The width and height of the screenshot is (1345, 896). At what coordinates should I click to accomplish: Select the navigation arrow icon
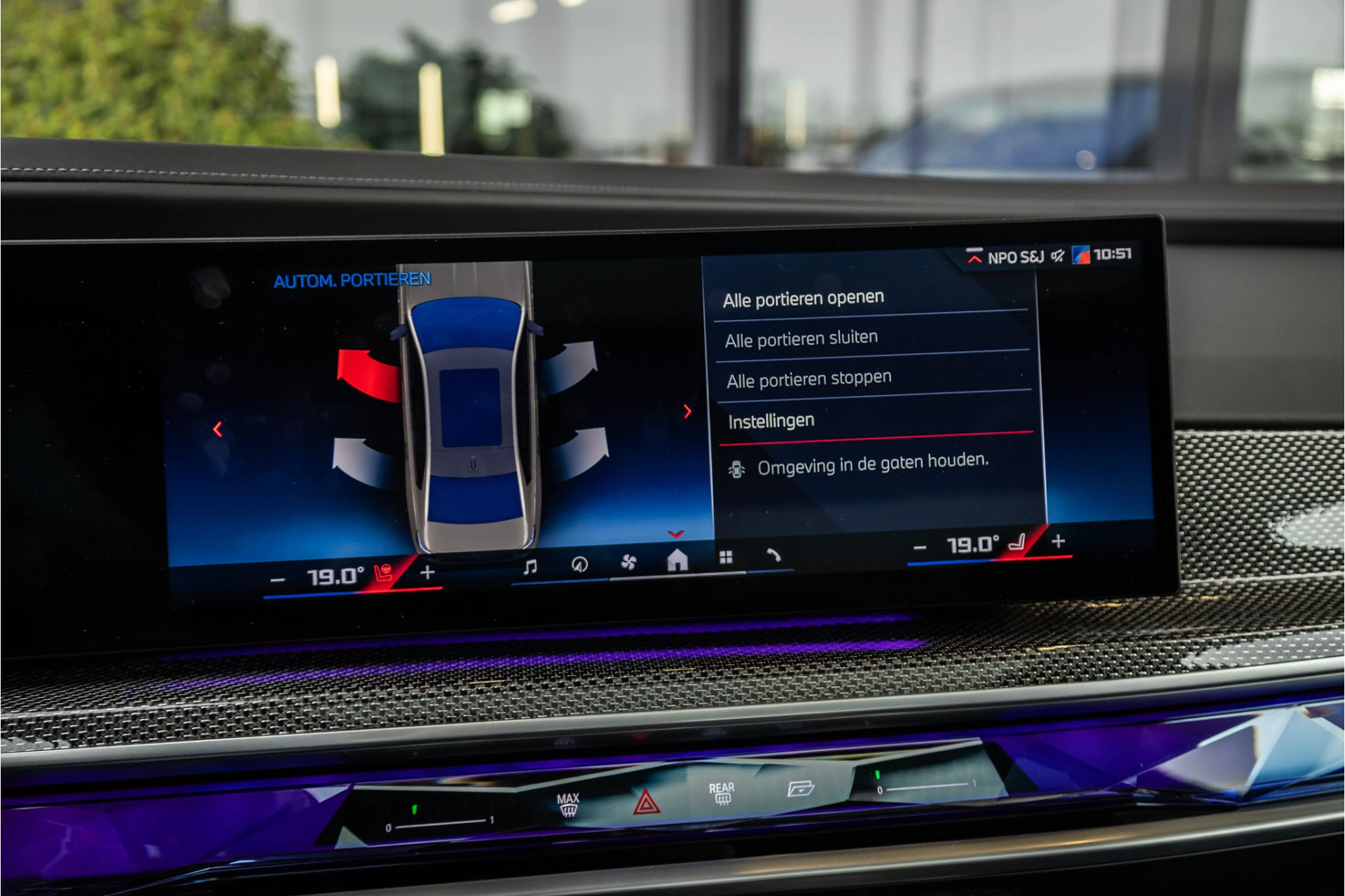[x=579, y=564]
